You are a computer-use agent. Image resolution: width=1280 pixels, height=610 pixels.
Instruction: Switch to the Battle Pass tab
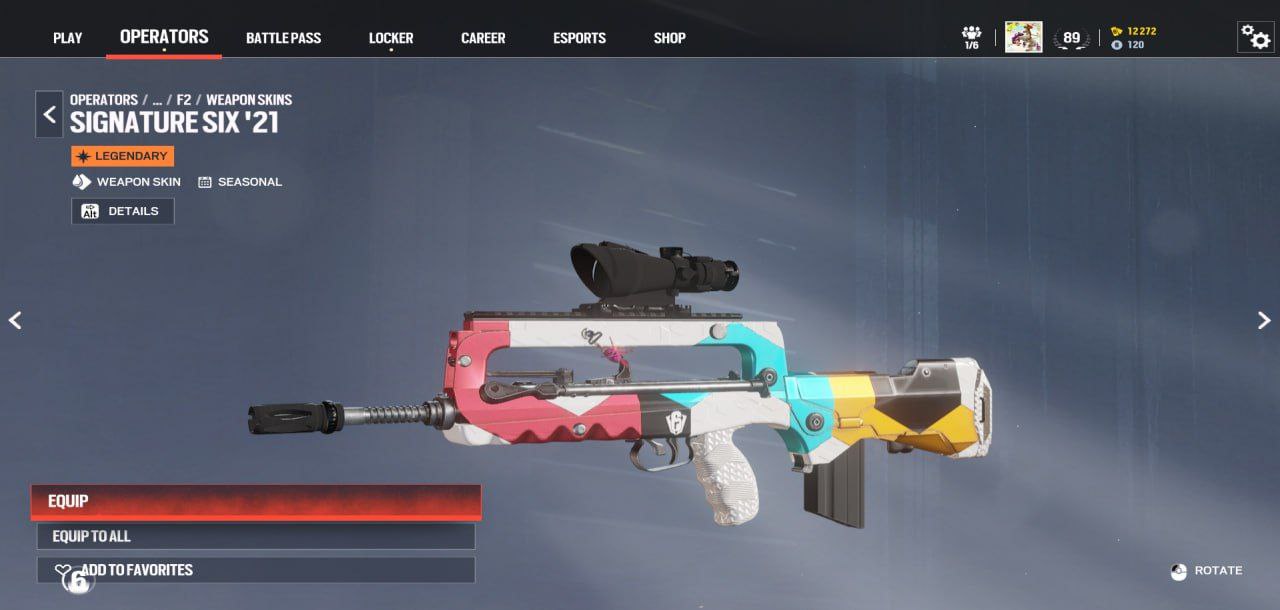pyautogui.click(x=283, y=38)
